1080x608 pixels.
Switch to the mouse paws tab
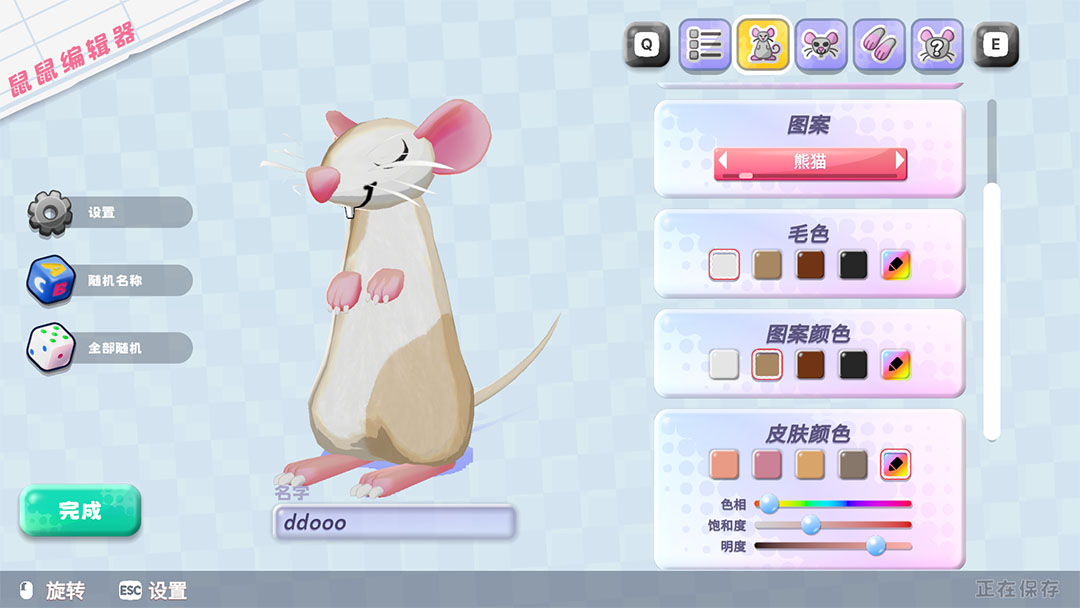(879, 45)
